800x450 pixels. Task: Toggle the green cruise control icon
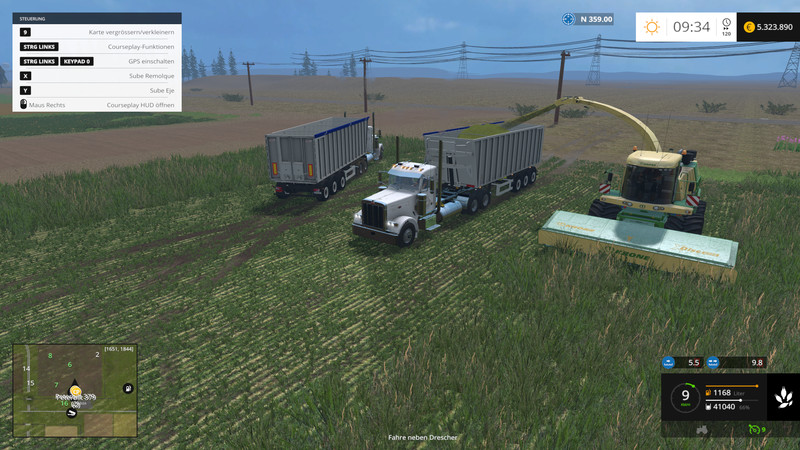[753, 429]
